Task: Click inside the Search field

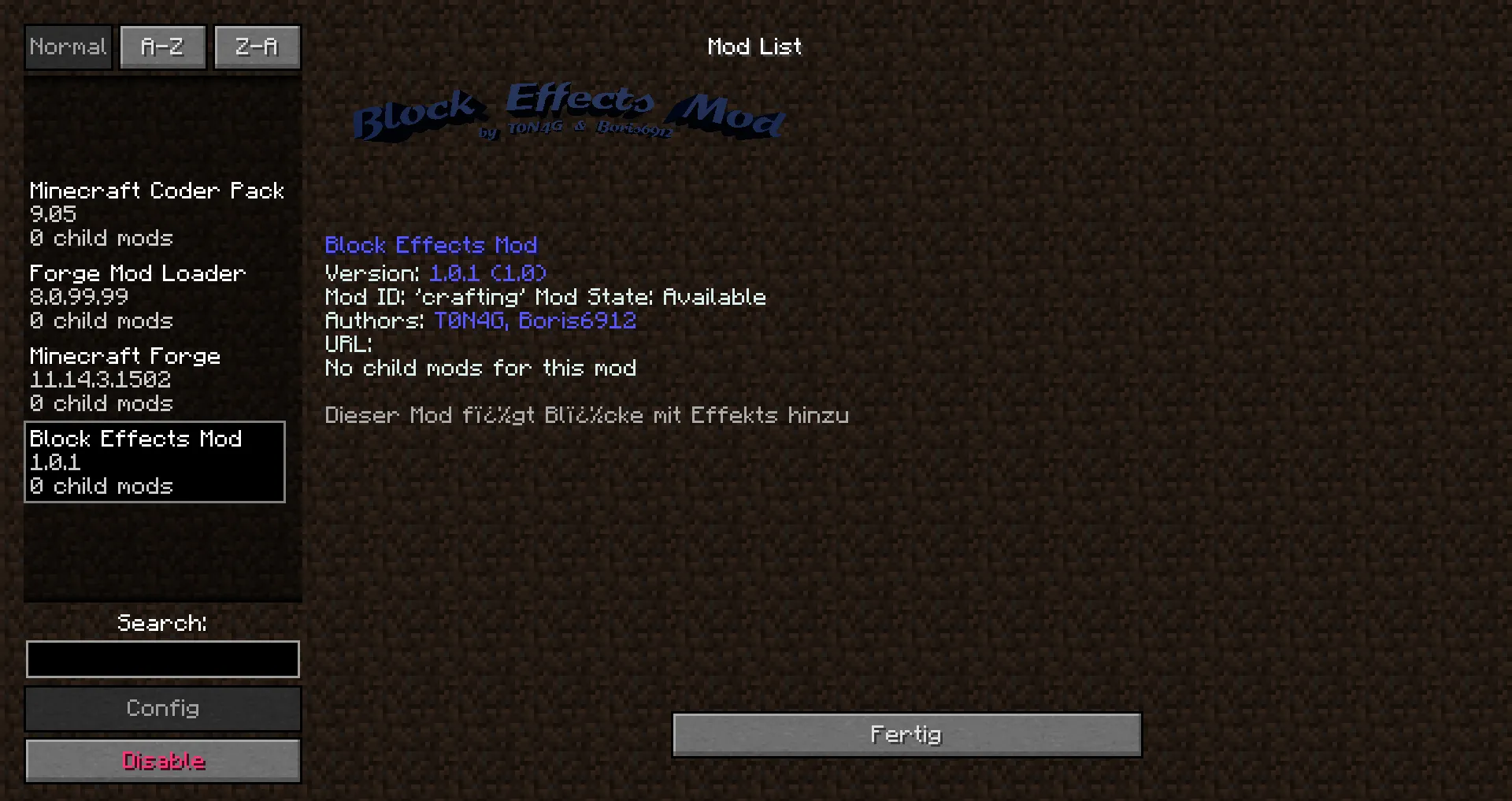Action: click(x=162, y=658)
